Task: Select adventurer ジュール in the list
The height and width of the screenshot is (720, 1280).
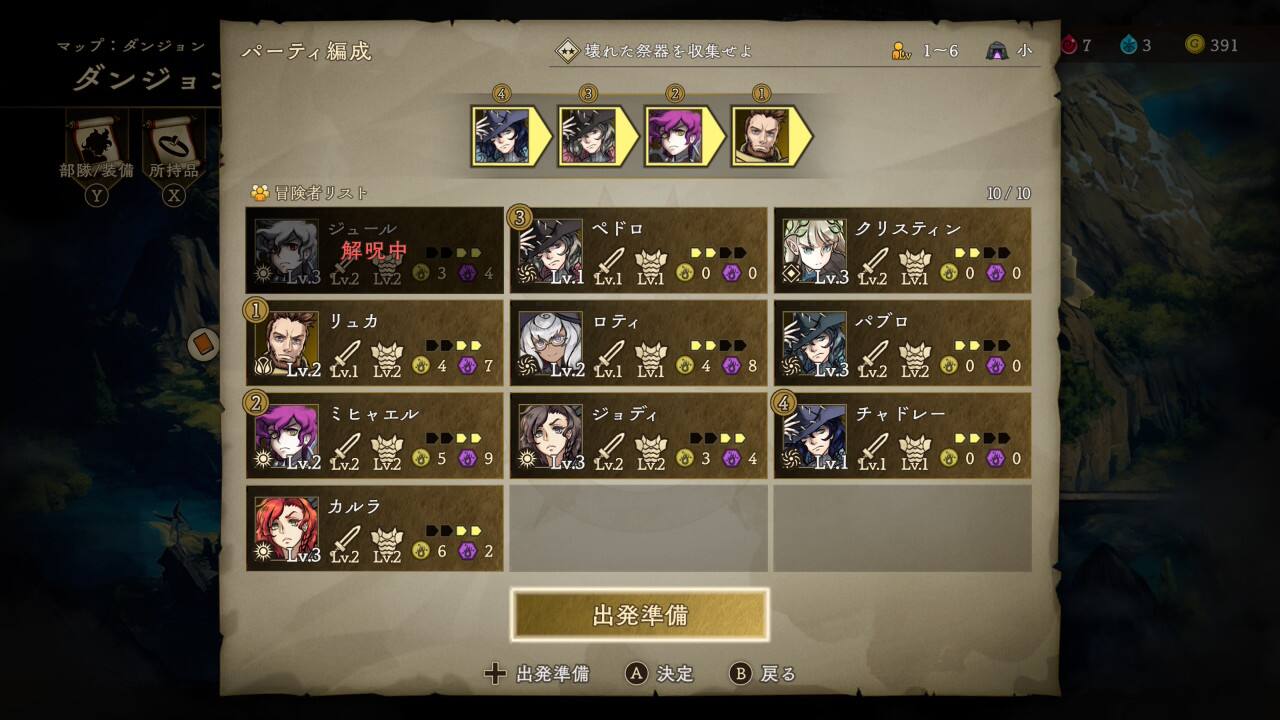Action: 375,250
